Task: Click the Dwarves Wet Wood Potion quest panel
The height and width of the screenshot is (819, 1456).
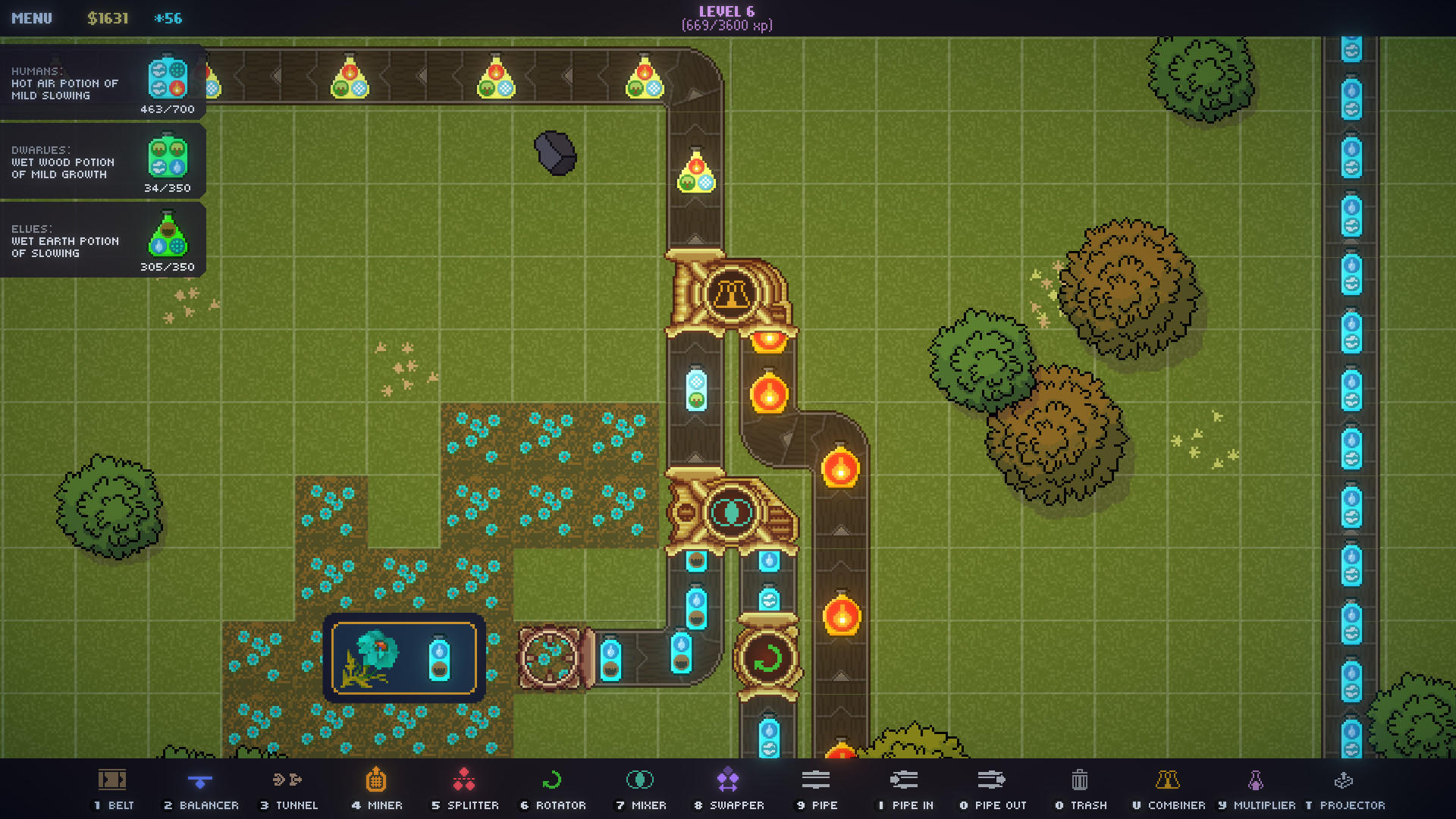Action: click(x=102, y=162)
